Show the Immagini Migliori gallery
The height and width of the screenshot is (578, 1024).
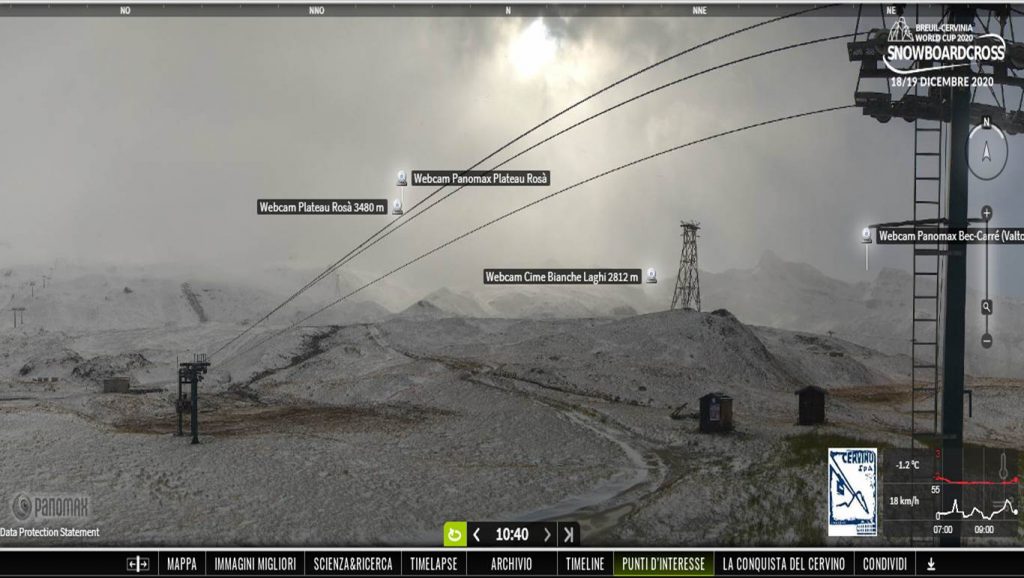click(255, 564)
